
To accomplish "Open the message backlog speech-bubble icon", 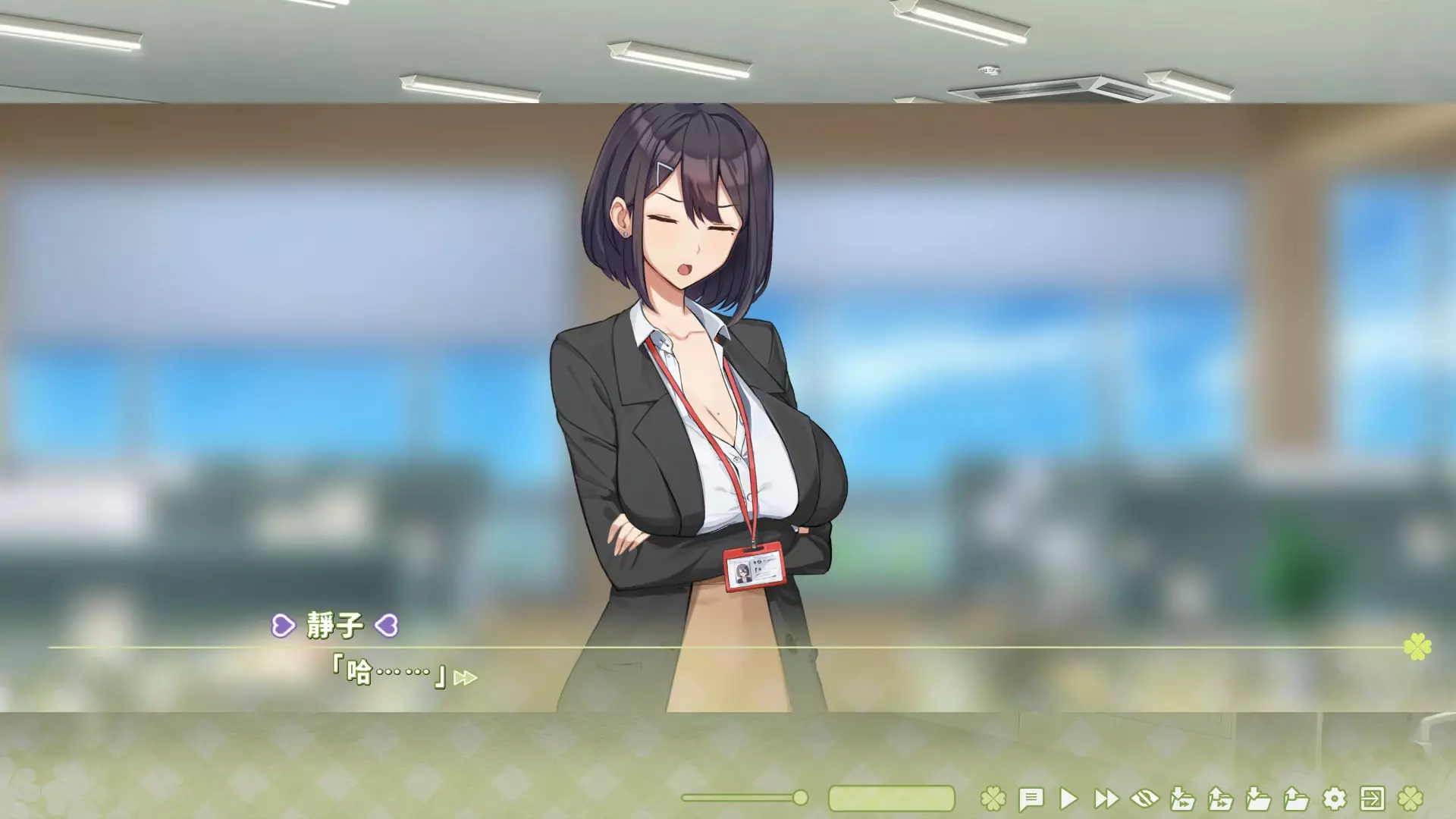I will [x=1031, y=799].
